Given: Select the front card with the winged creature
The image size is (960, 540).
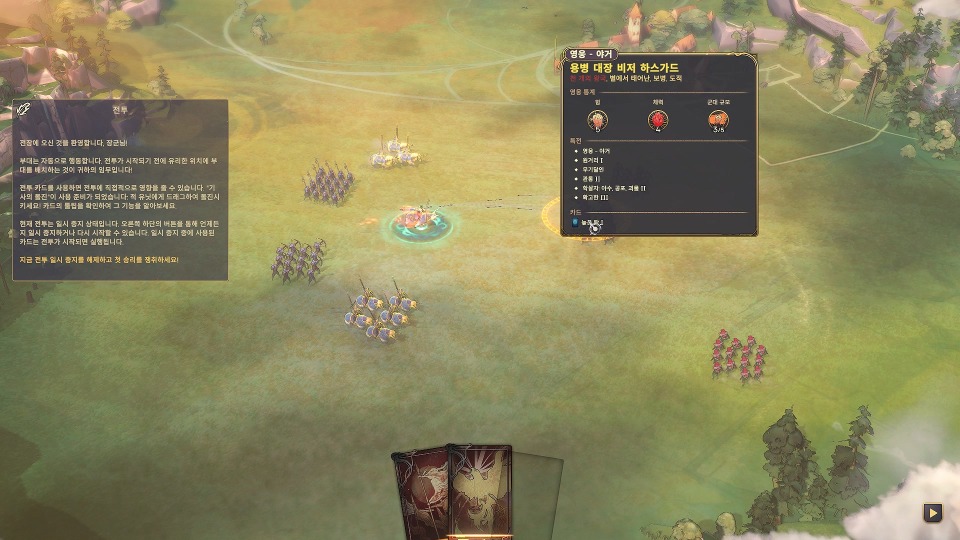Looking at the screenshot, I should click(x=480, y=495).
